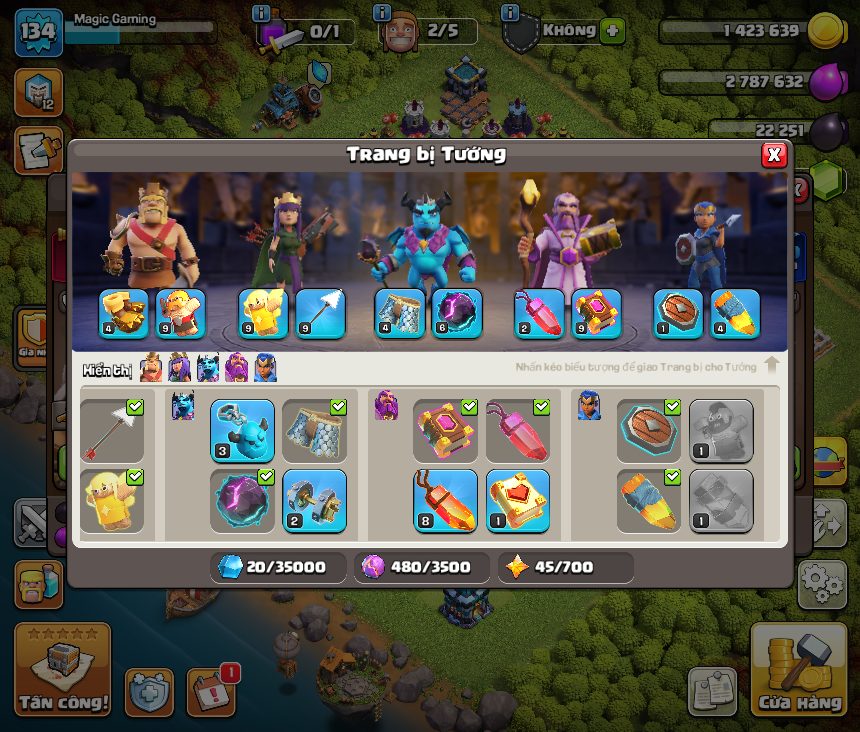Choose the level 1 Healing Tome
Screen dimensions: 860x732
517,500
